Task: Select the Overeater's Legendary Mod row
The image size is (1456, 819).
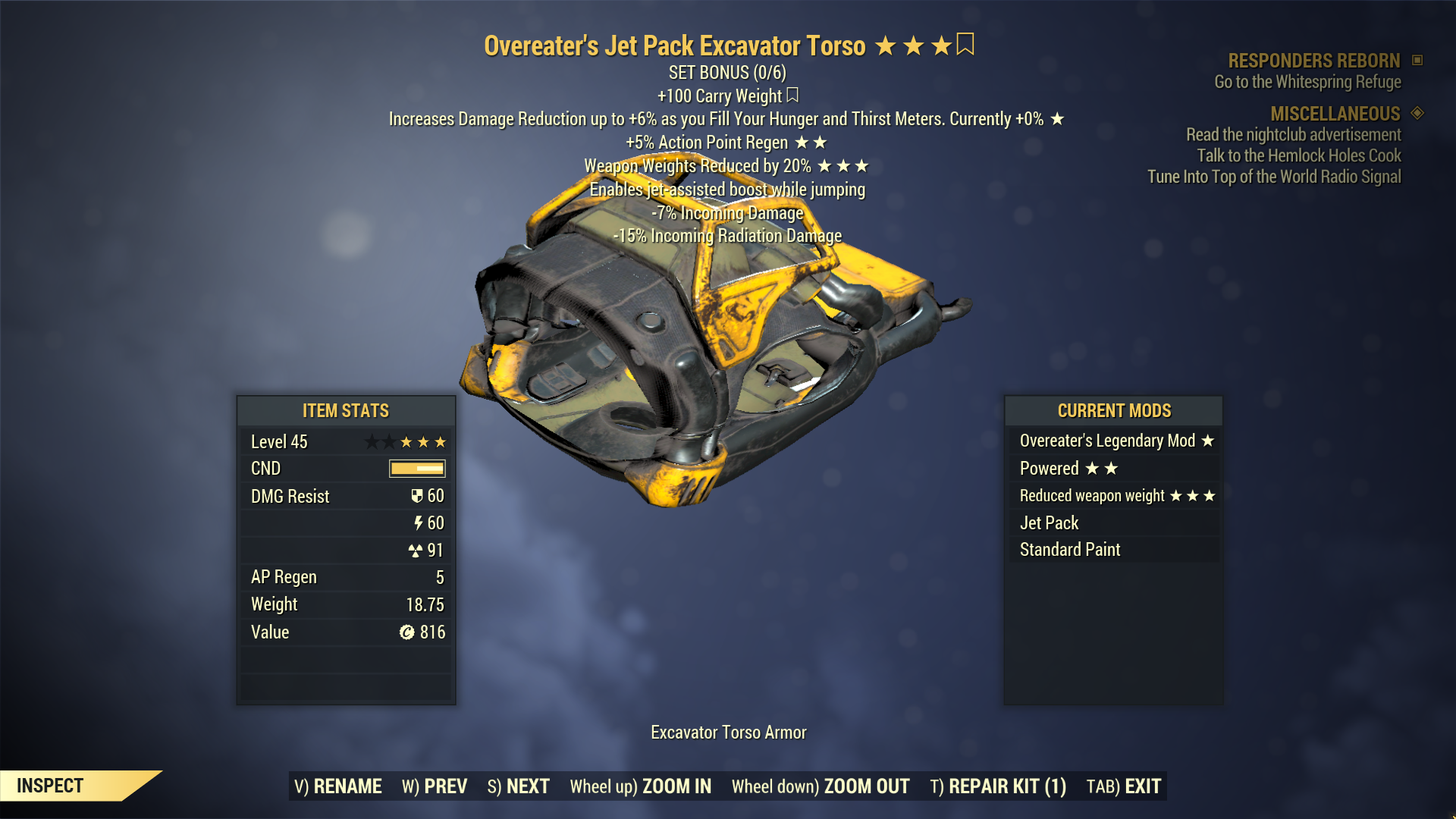Action: [1113, 441]
